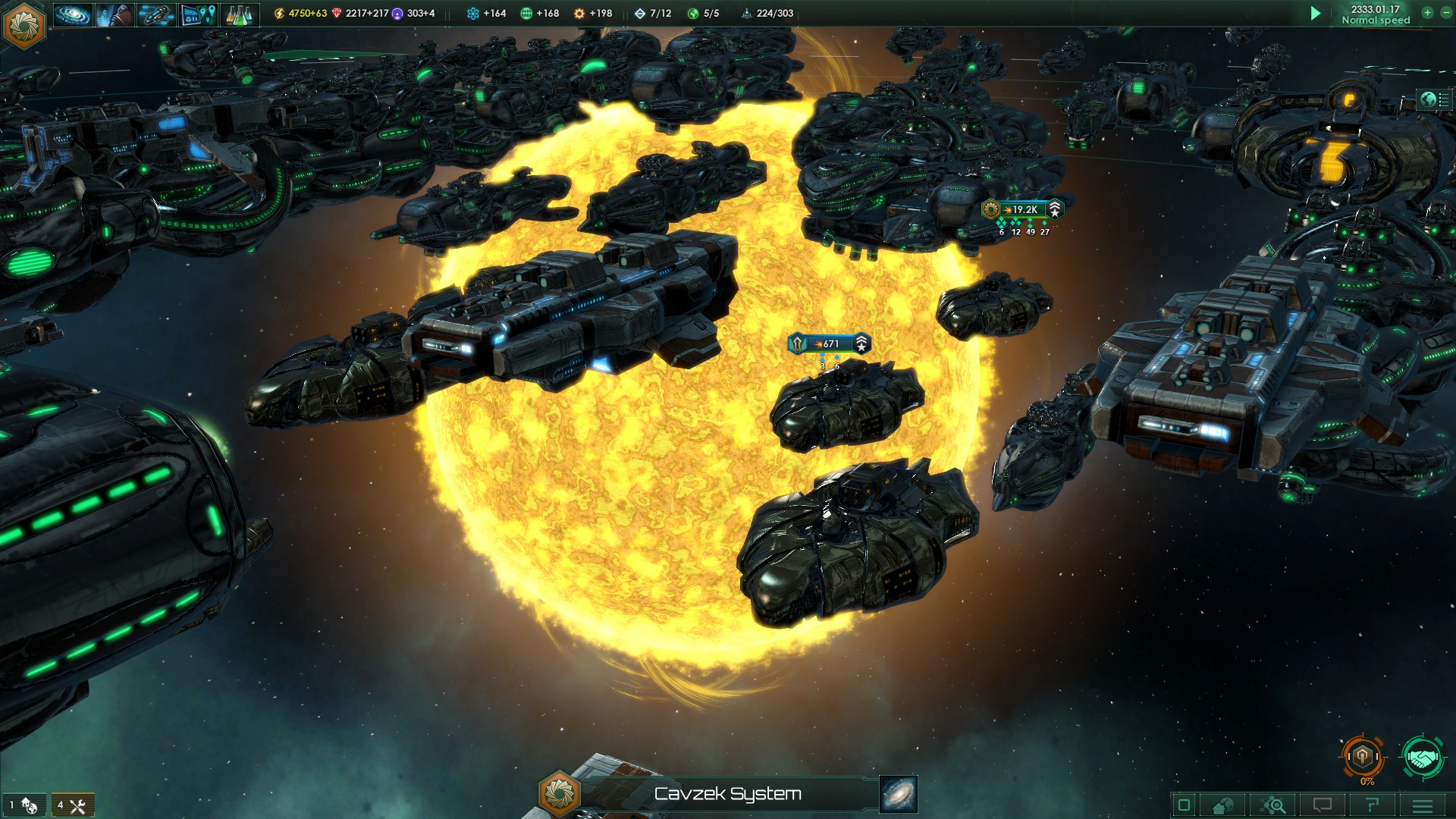Decrease game speed with the minus button
Image resolution: width=1456 pixels, height=819 pixels.
(x=1445, y=13)
